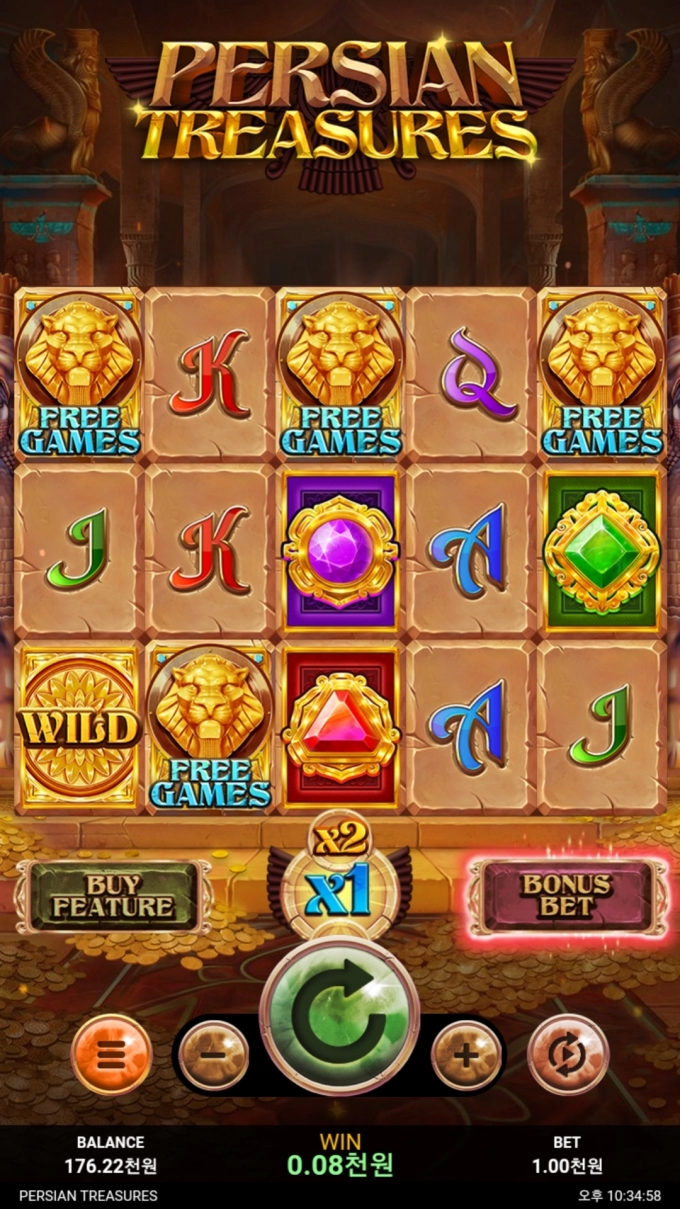Increase the bet with the plus button
This screenshot has height=1209, width=680.
(x=466, y=1055)
